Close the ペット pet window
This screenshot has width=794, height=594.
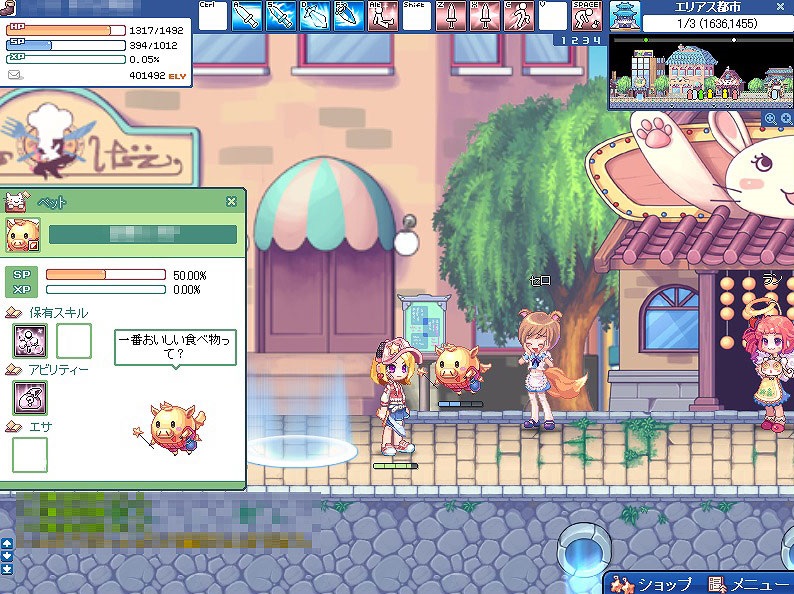[x=231, y=201]
